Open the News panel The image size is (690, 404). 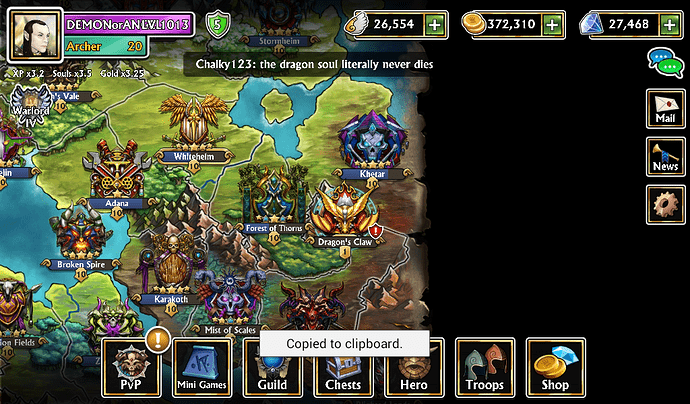665,156
